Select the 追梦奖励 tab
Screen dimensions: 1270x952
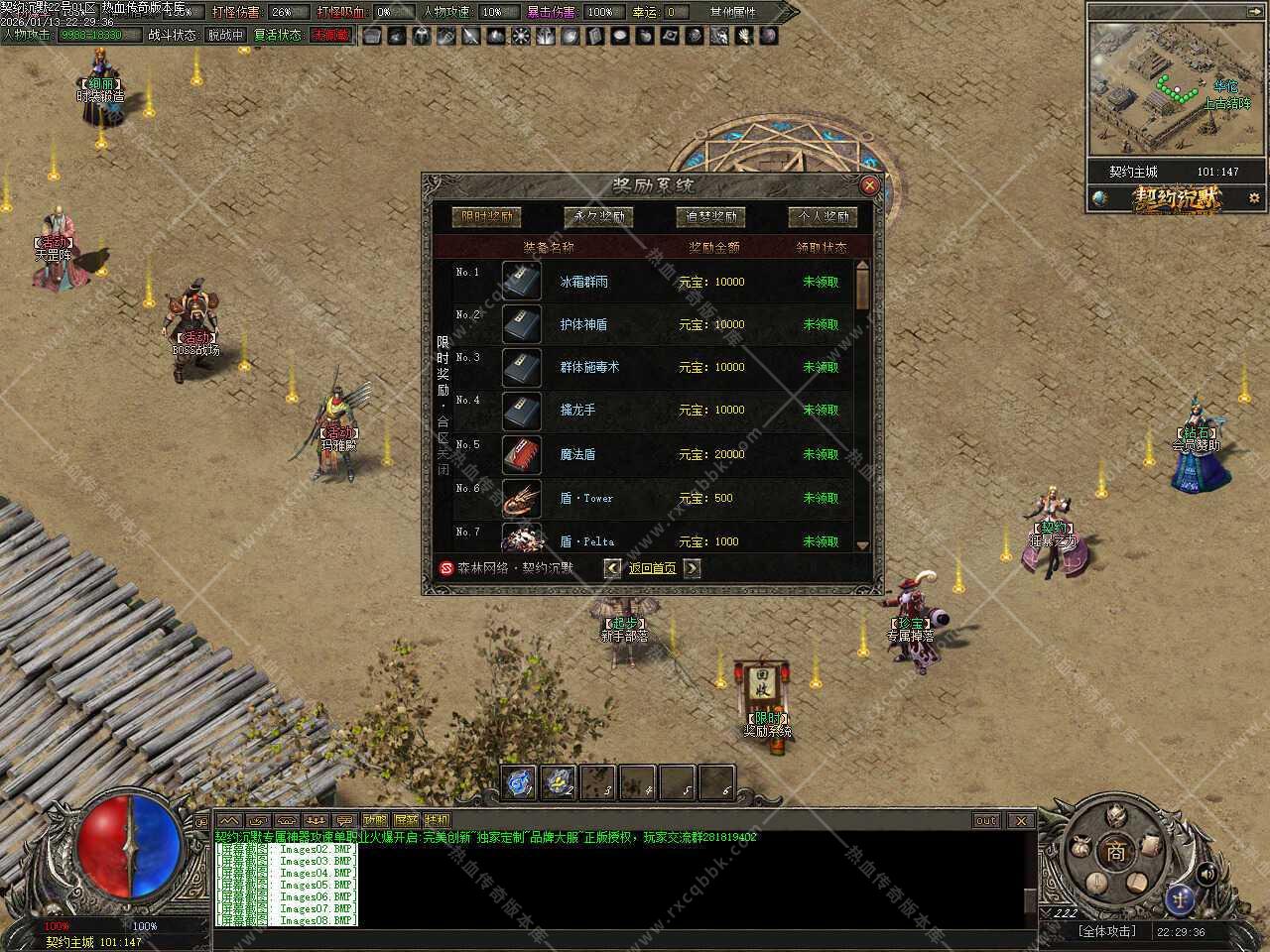click(x=710, y=216)
